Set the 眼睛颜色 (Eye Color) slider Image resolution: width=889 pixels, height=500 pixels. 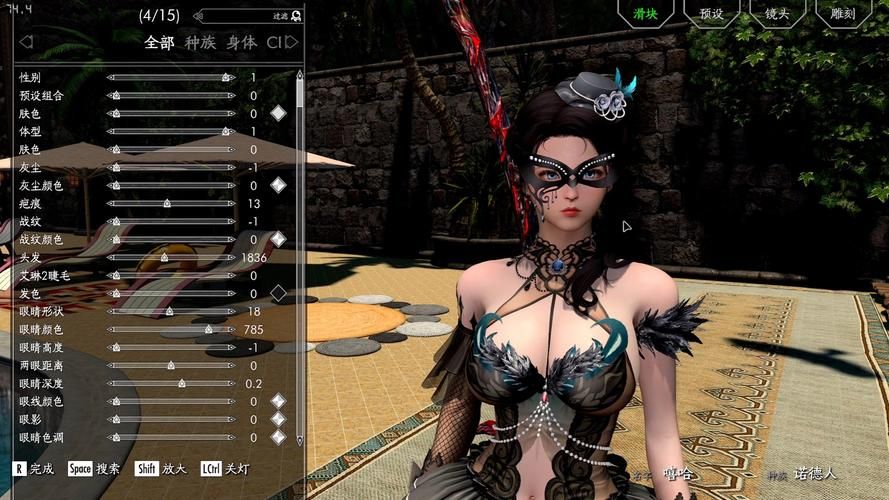tap(170, 329)
